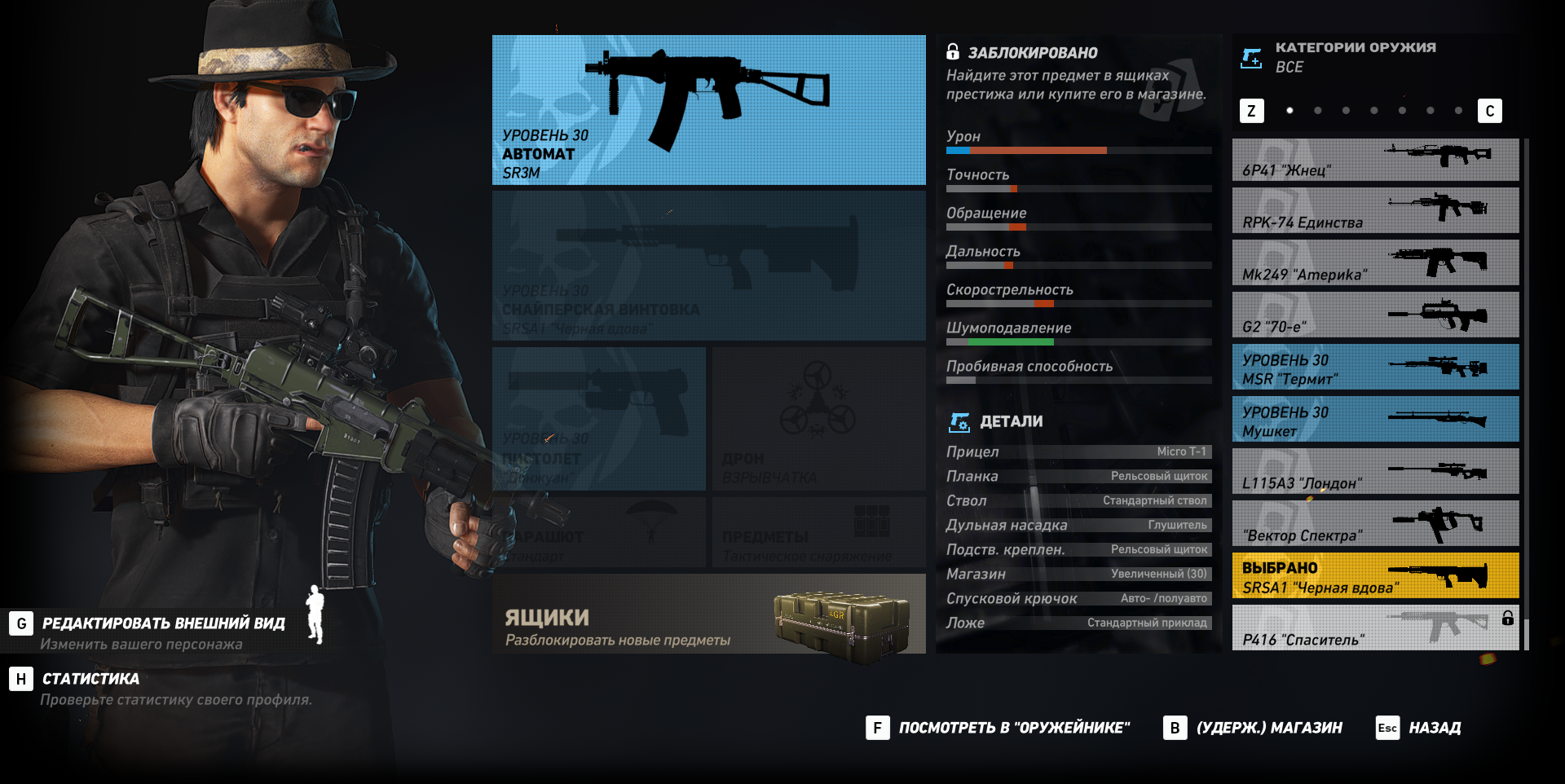
Task: Select the Мушкет level 30 weapon
Action: (1375, 419)
